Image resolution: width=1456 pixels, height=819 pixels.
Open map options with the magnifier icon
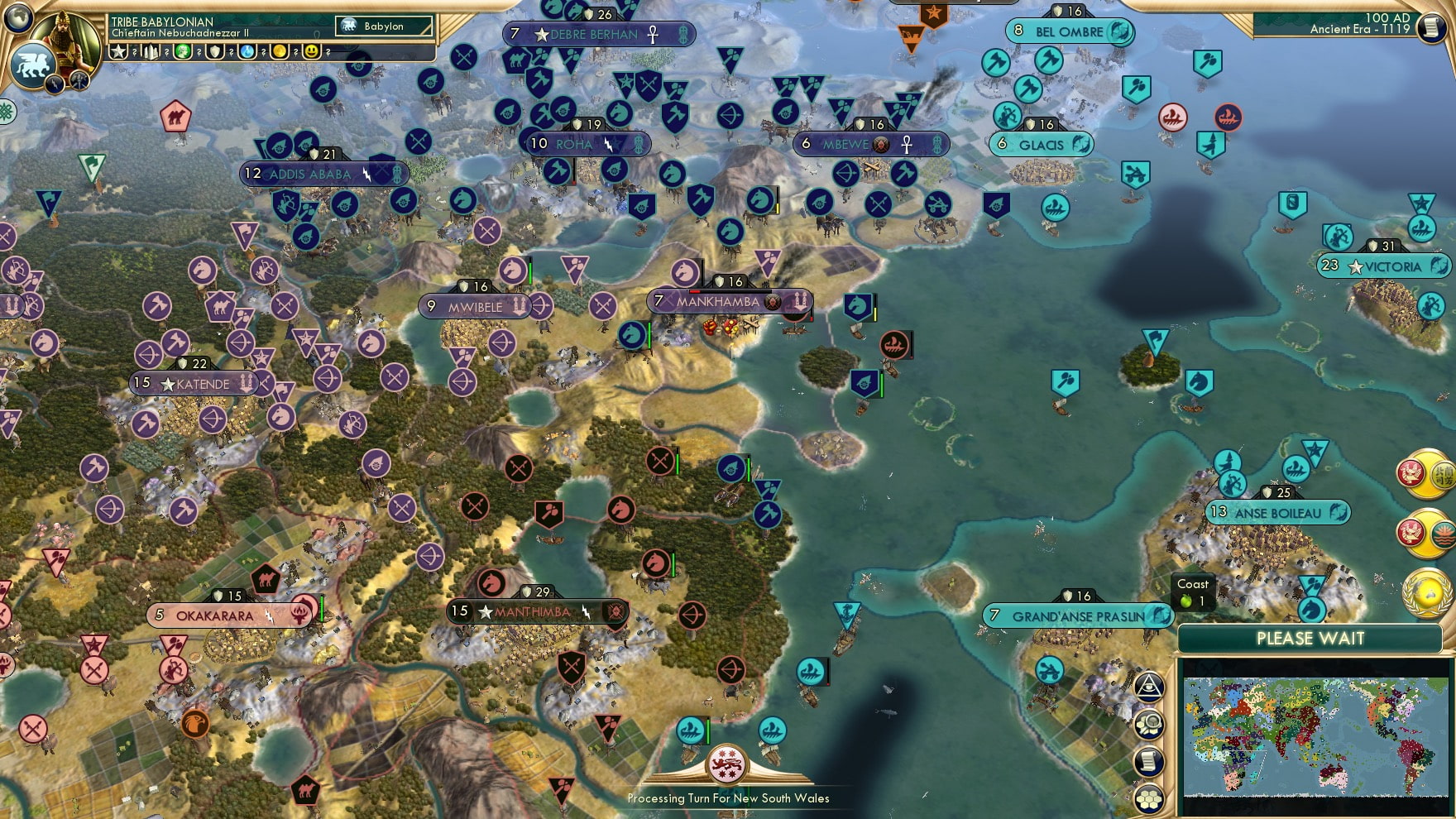1151,722
